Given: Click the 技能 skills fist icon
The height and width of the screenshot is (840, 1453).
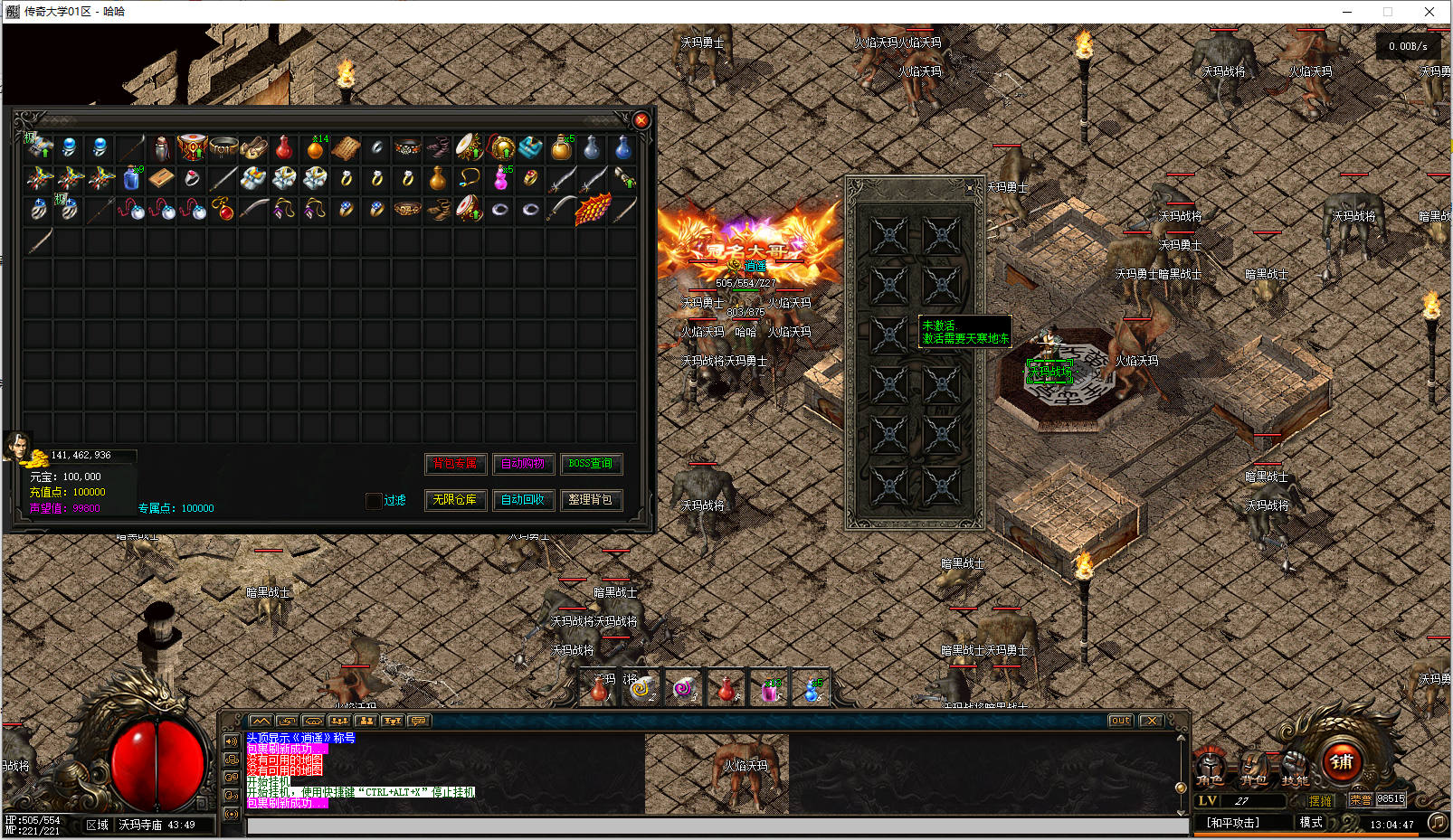Looking at the screenshot, I should tap(1295, 768).
